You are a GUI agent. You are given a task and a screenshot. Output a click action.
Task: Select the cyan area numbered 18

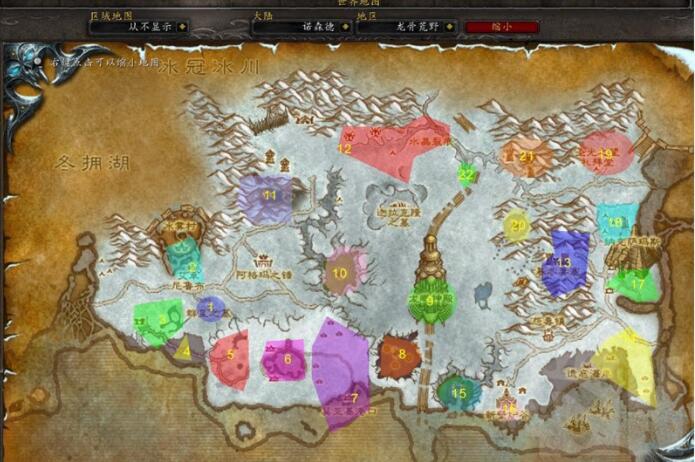[615, 222]
